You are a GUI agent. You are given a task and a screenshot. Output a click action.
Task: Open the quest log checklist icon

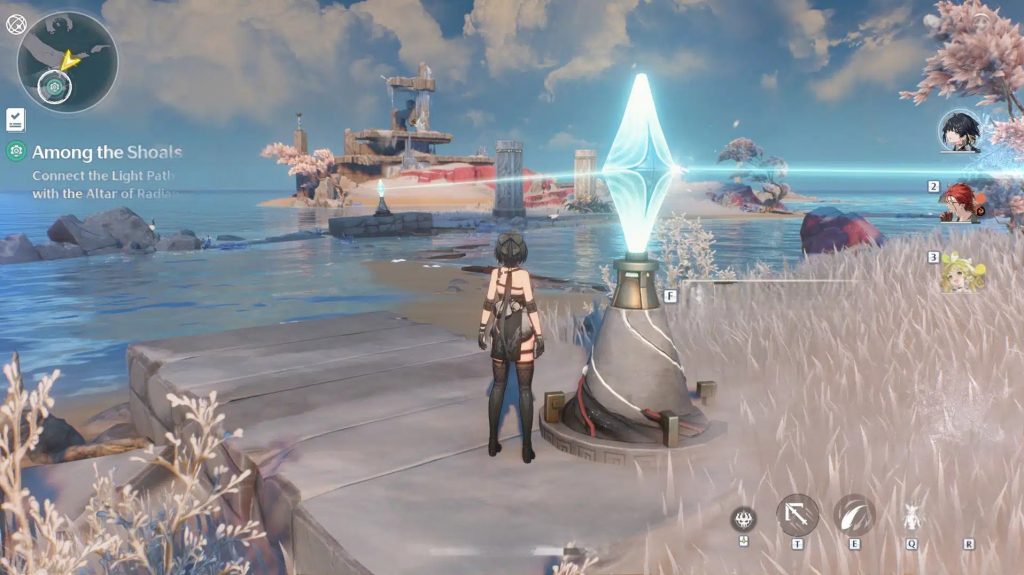coord(15,120)
